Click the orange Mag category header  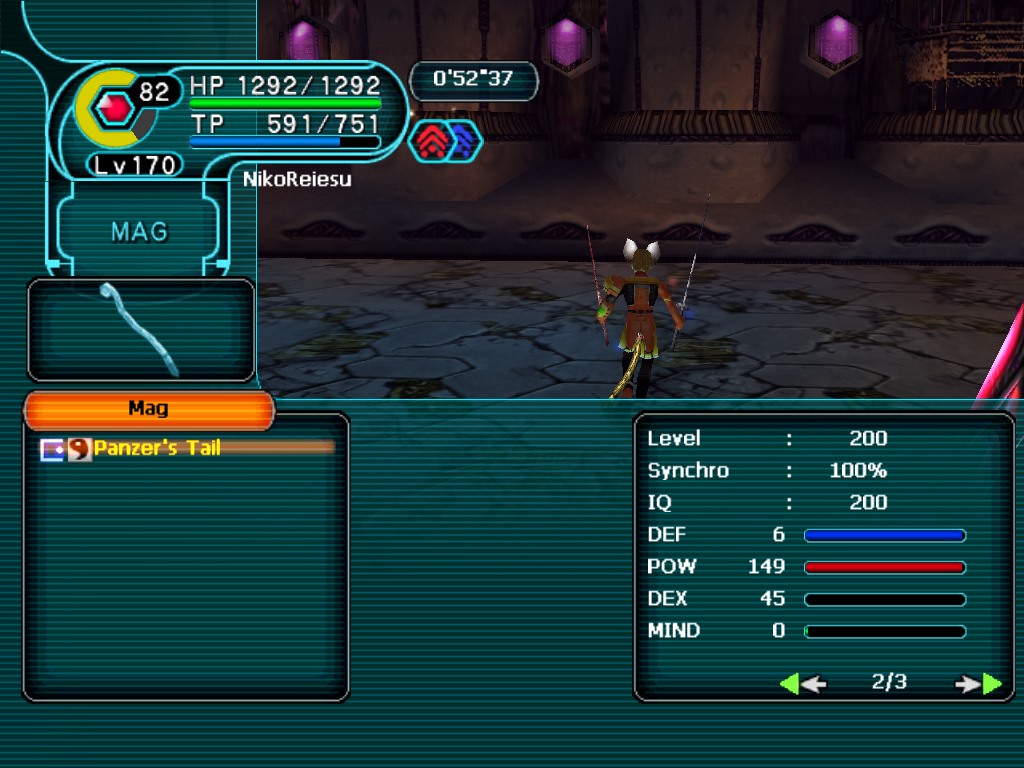click(148, 409)
